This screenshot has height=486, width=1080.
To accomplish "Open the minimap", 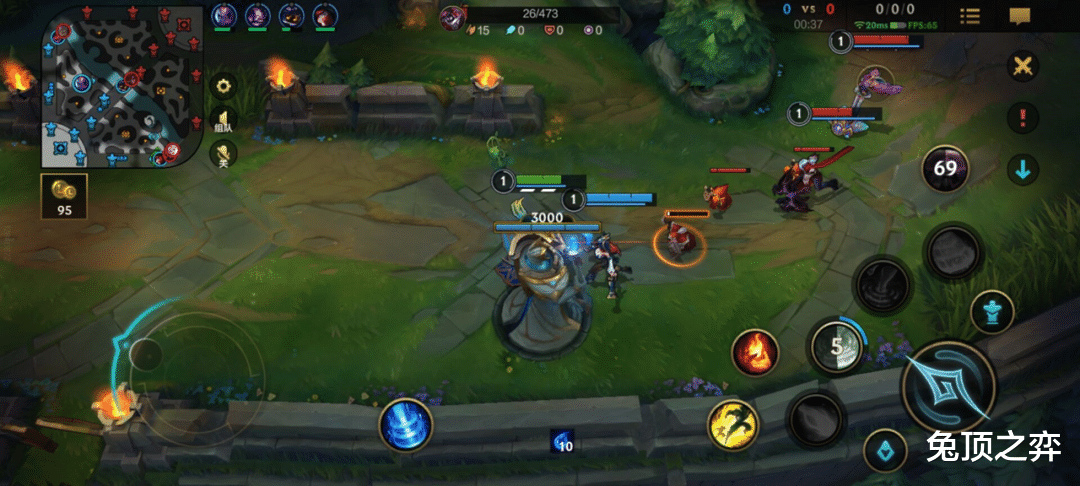I will (x=114, y=86).
